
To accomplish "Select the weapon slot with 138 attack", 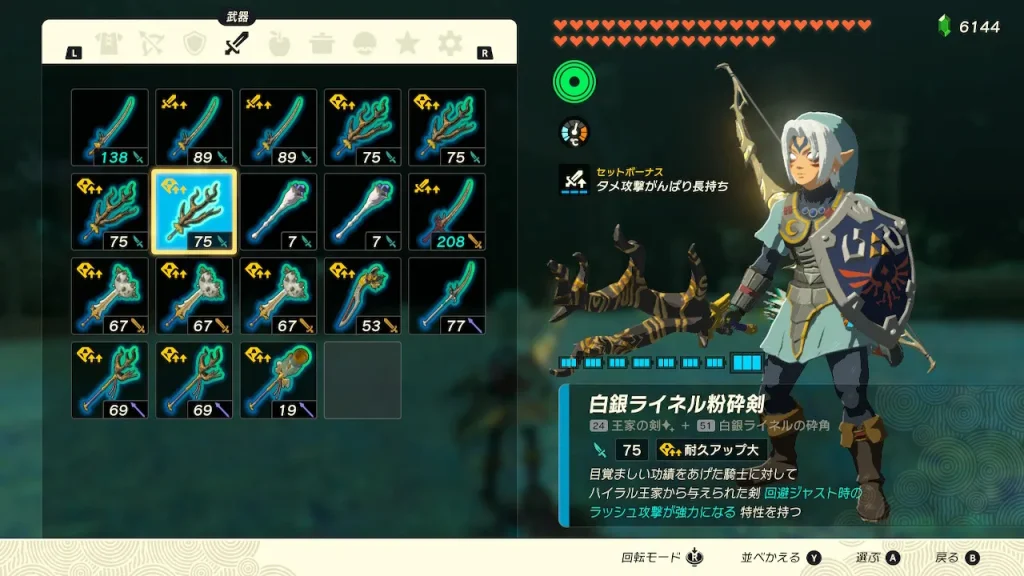I will point(110,127).
